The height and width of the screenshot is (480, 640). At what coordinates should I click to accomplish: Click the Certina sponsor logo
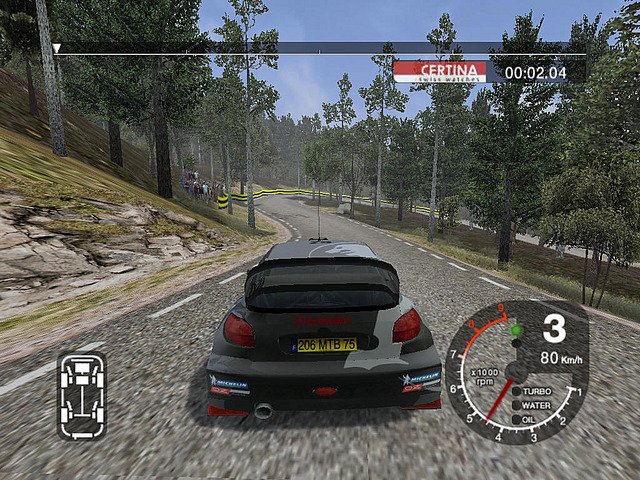tap(440, 72)
